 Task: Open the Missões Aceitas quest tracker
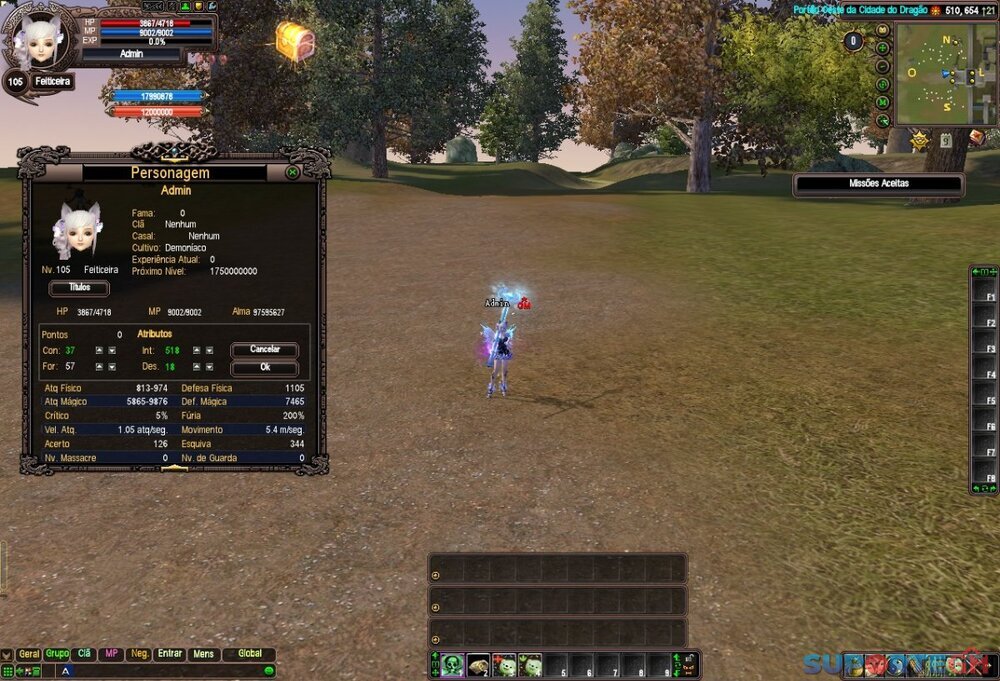click(878, 184)
